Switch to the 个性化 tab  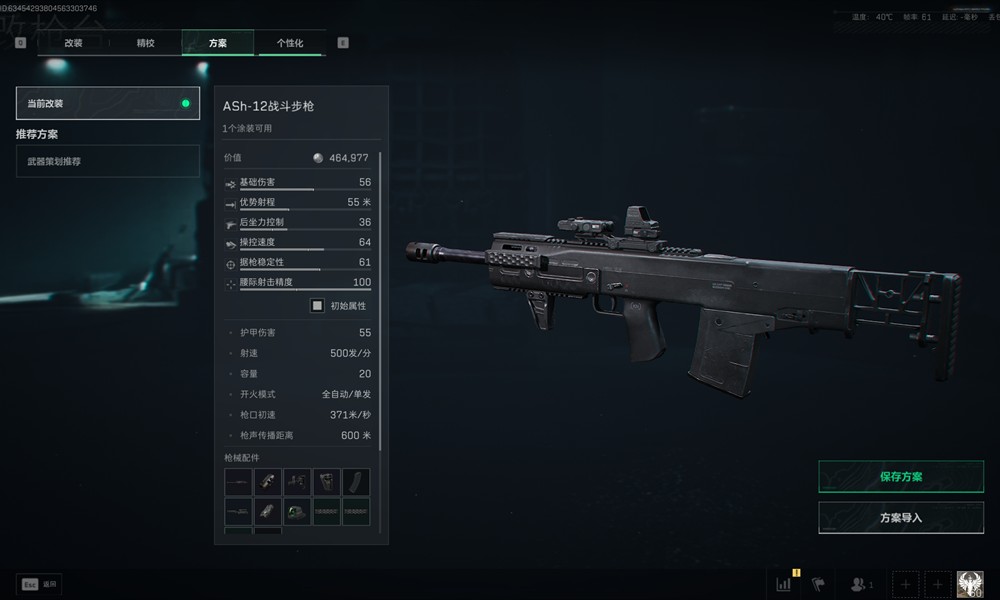point(290,43)
